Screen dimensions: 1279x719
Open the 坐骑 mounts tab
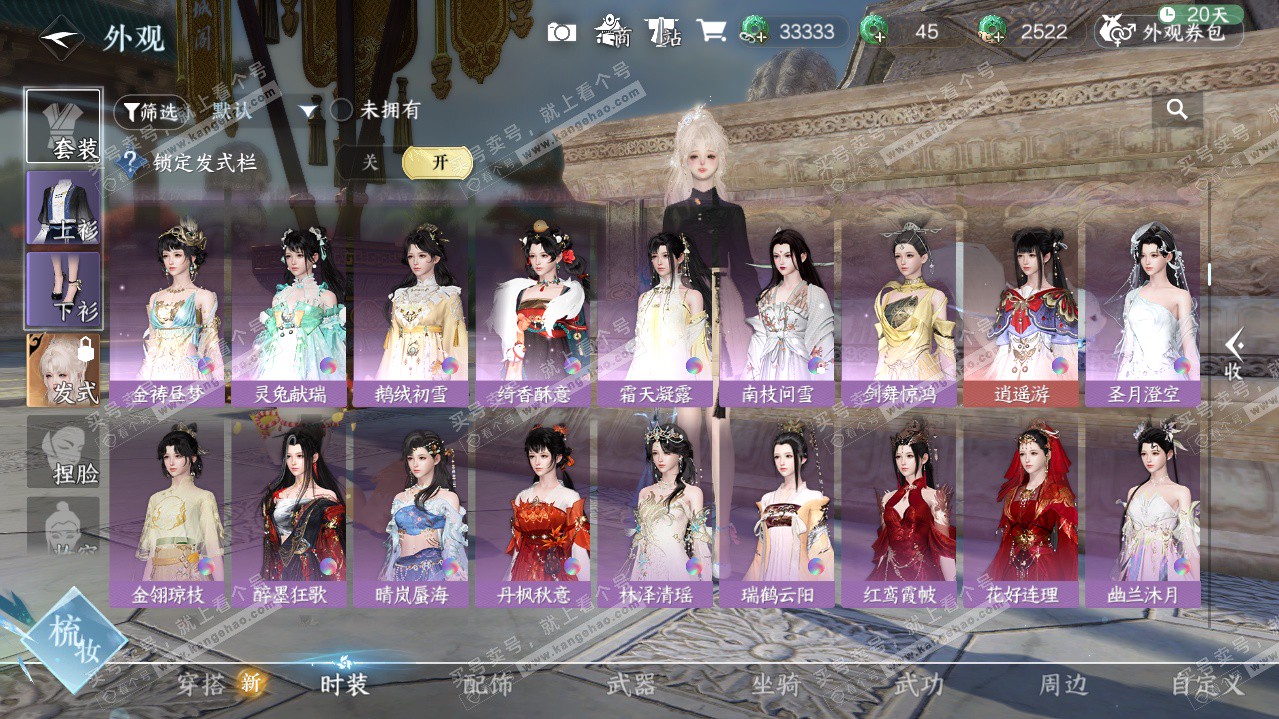click(776, 685)
